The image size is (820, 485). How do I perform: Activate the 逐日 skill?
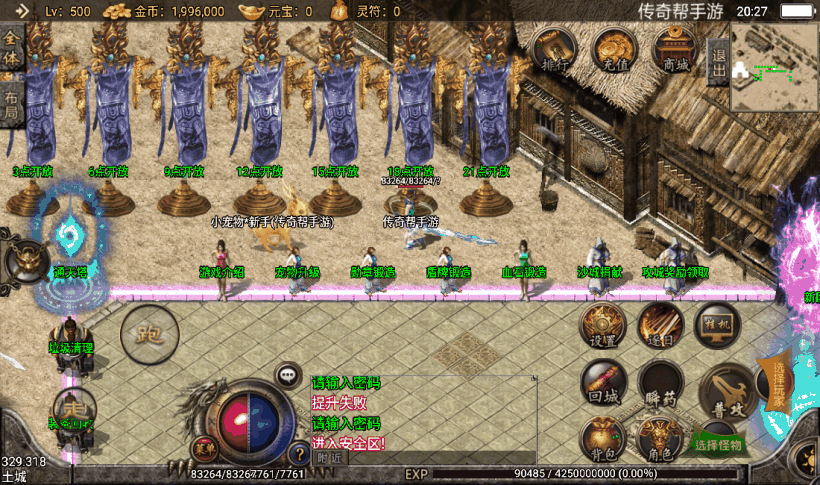pos(660,326)
